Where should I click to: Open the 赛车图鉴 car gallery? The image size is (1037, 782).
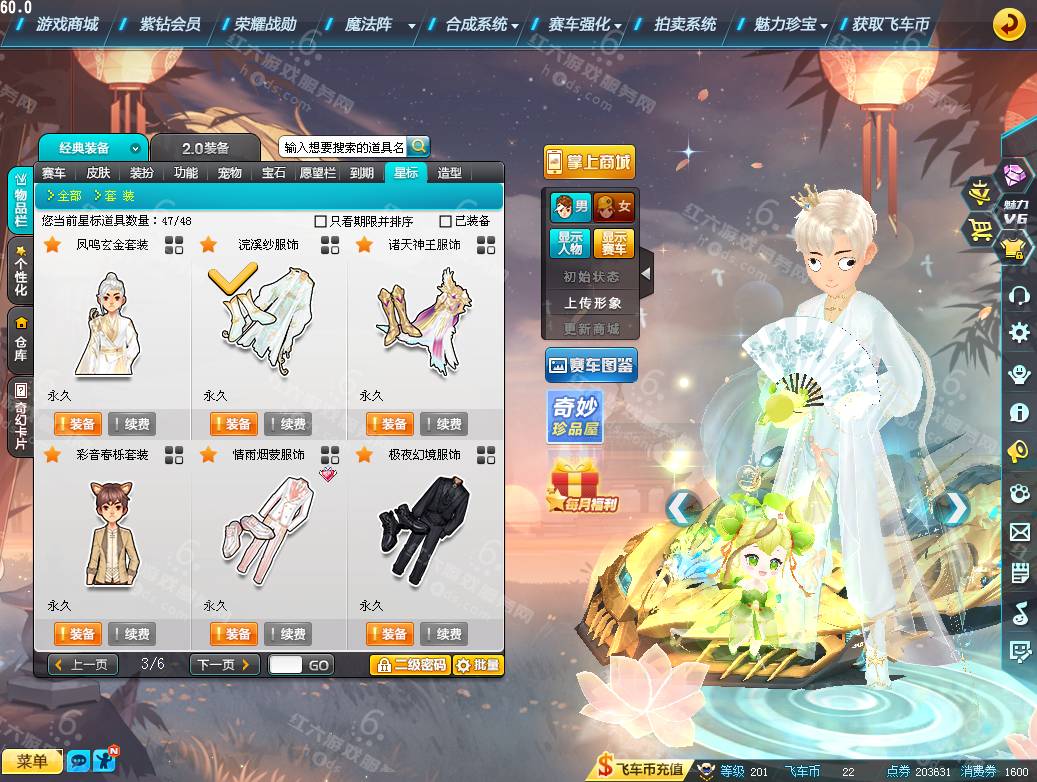[x=591, y=366]
